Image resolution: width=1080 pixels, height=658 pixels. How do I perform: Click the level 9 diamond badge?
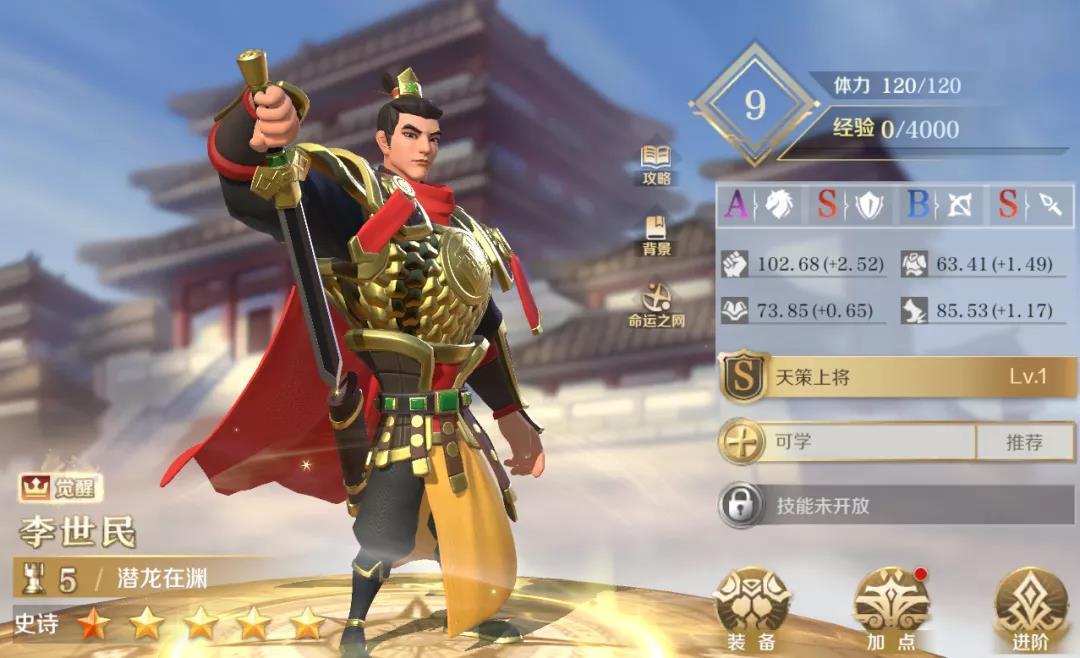[x=755, y=105]
